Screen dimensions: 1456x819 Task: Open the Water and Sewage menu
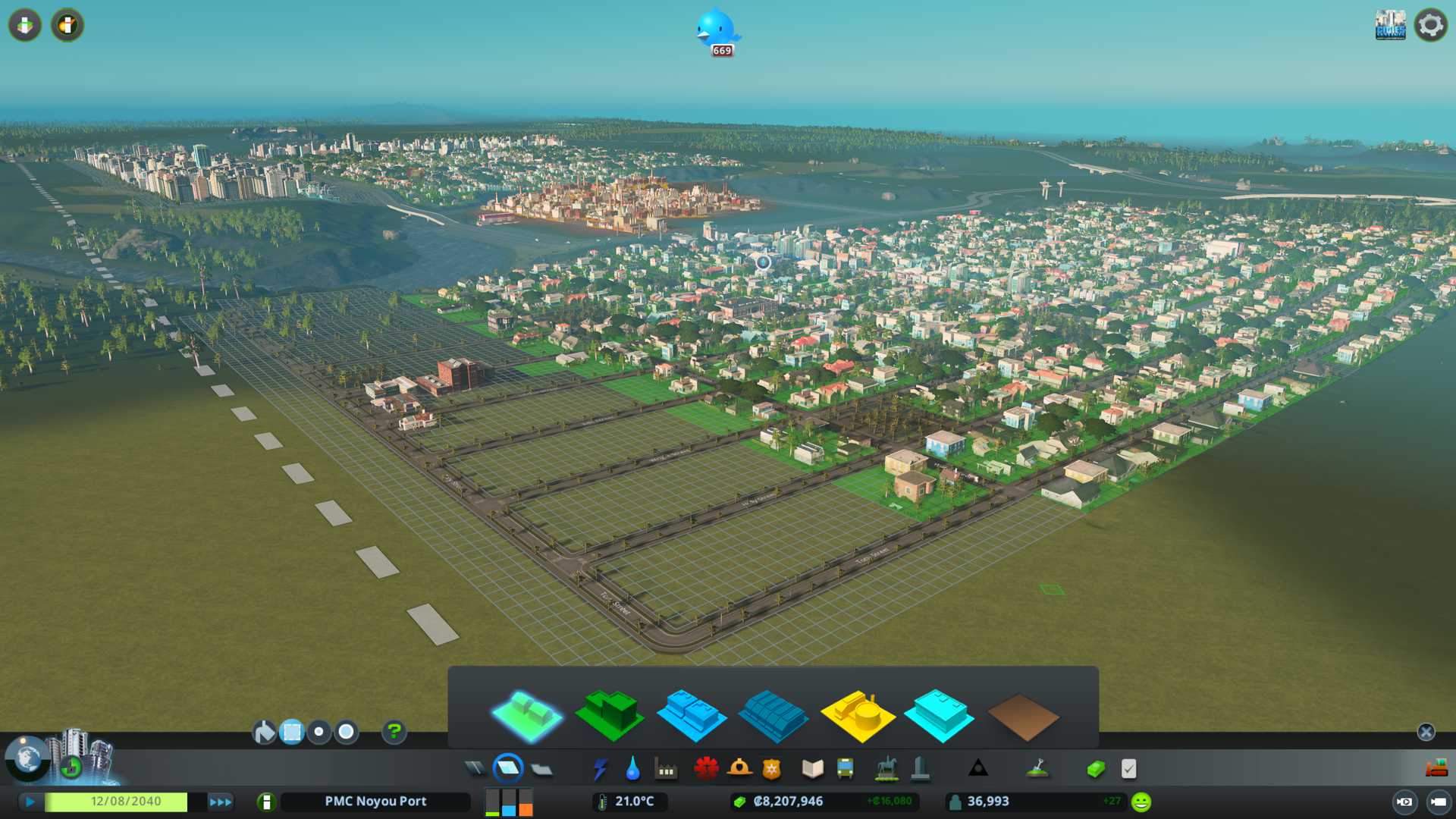tap(632, 769)
